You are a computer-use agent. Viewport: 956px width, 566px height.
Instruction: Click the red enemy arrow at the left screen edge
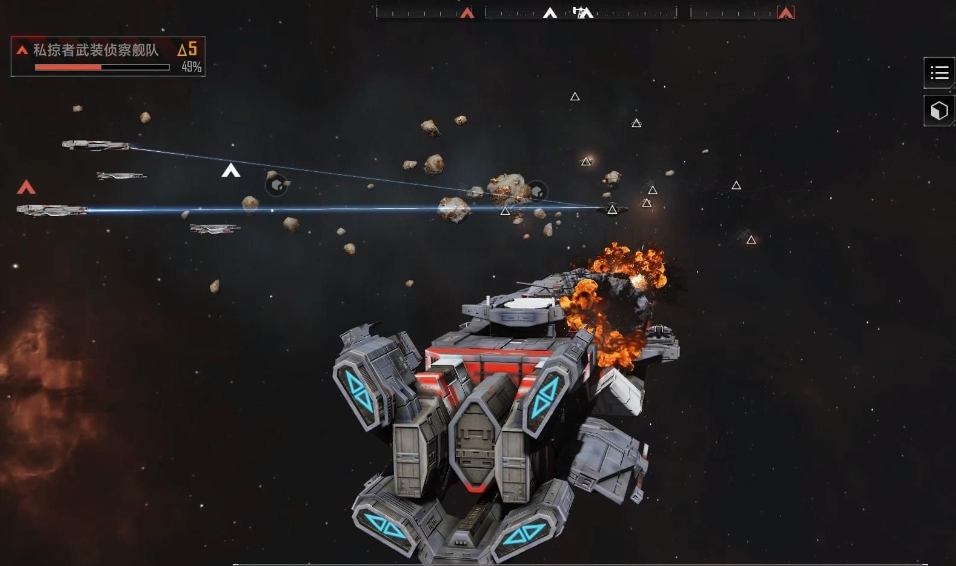coord(27,187)
